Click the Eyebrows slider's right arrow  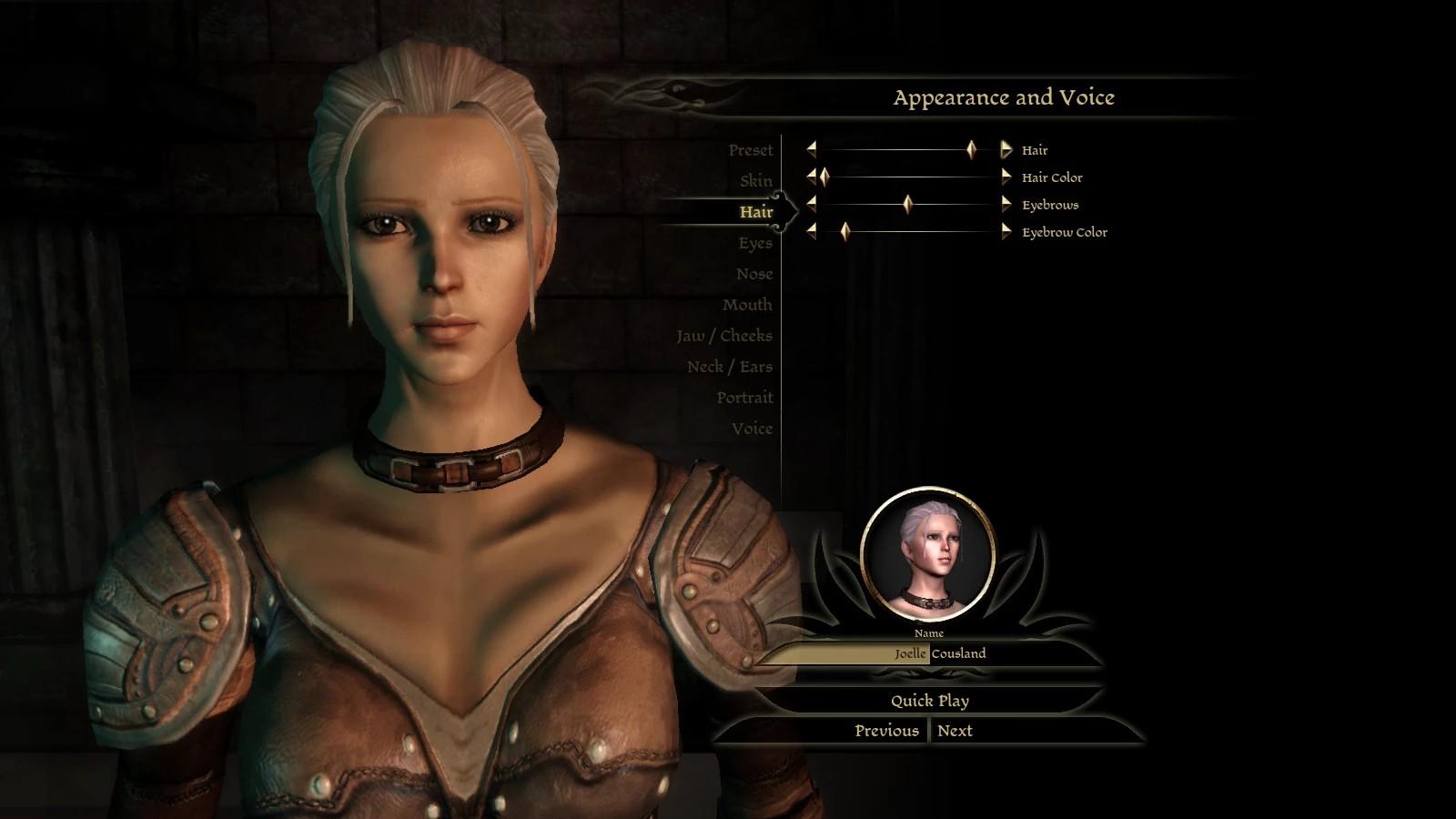point(1006,205)
